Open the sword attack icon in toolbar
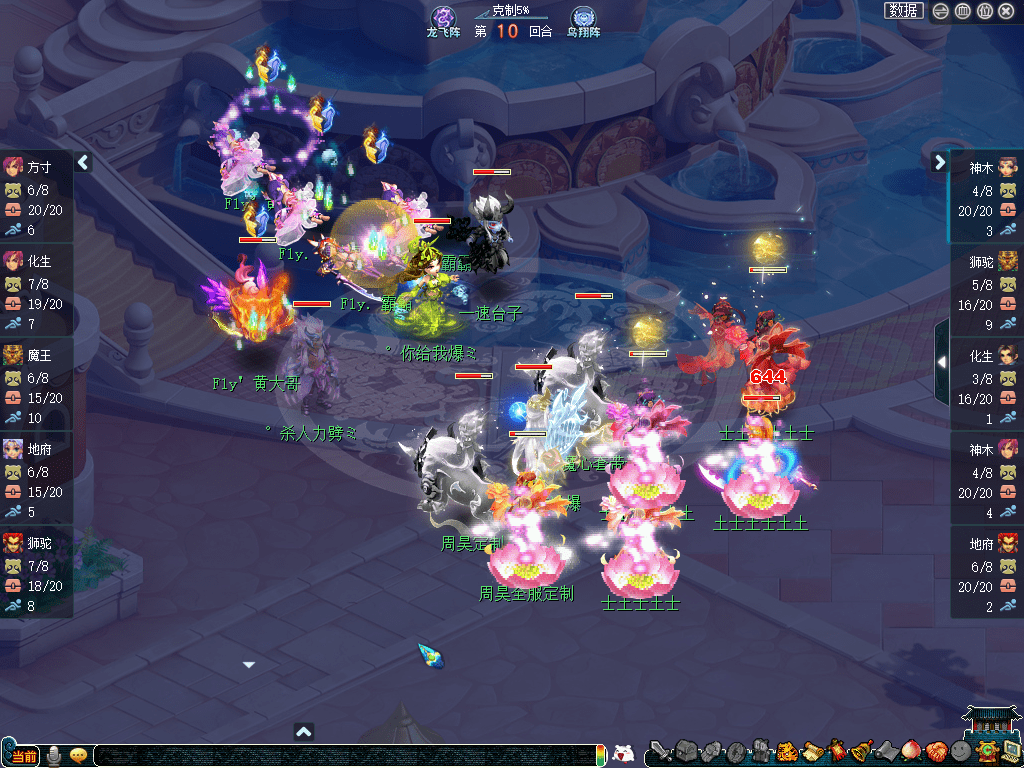Image resolution: width=1024 pixels, height=768 pixels. [659, 752]
